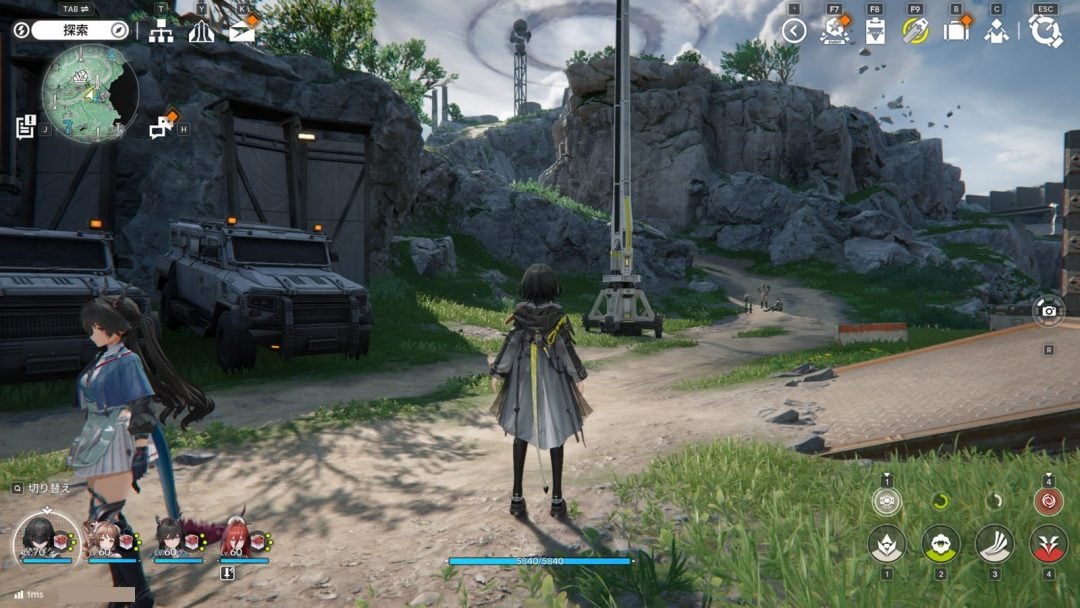Open the three-arrows icon next to mail

tap(201, 32)
